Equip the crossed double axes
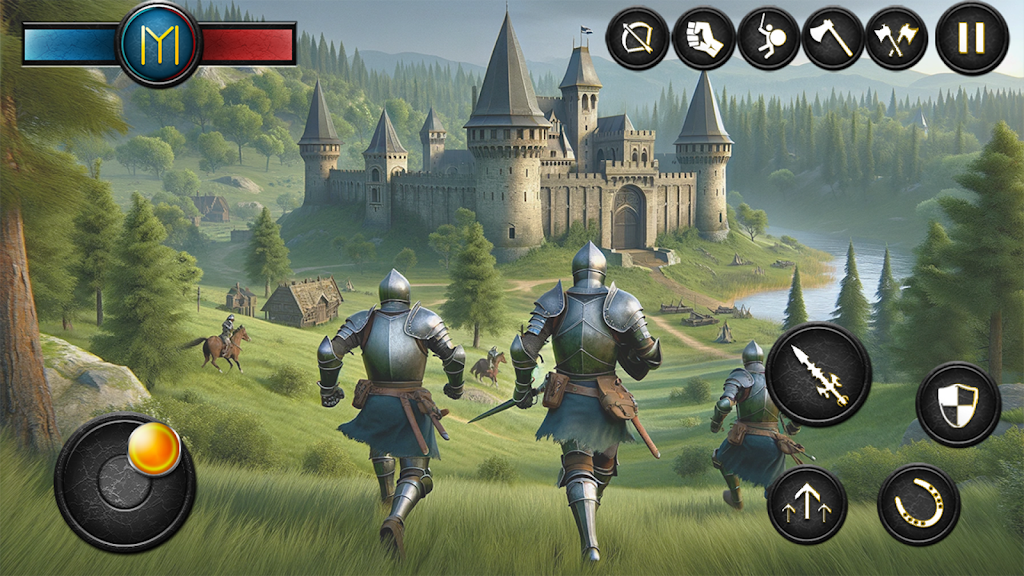1024x576 pixels. (x=896, y=38)
